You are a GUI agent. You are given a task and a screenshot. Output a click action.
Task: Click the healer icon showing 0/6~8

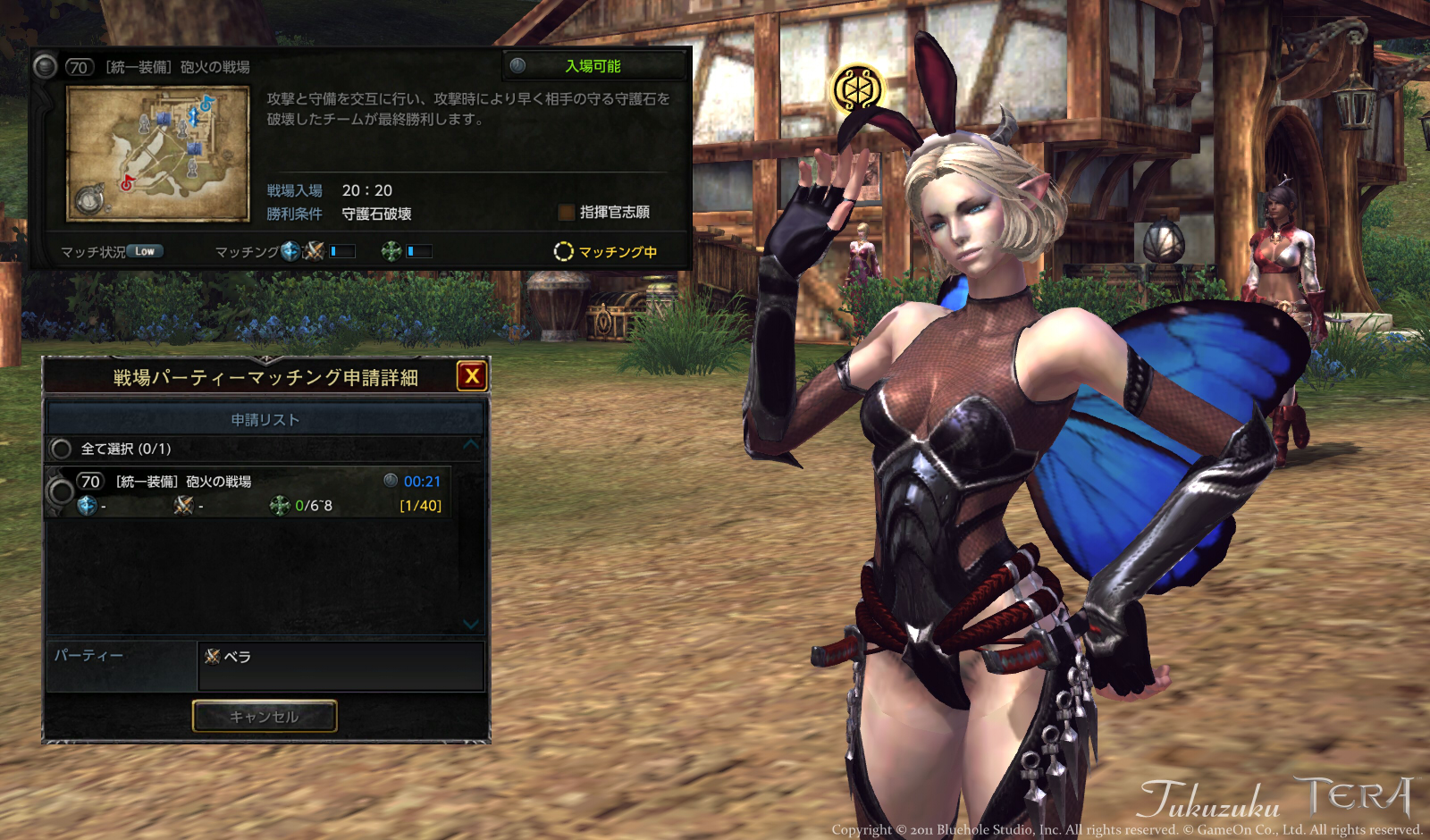point(281,505)
